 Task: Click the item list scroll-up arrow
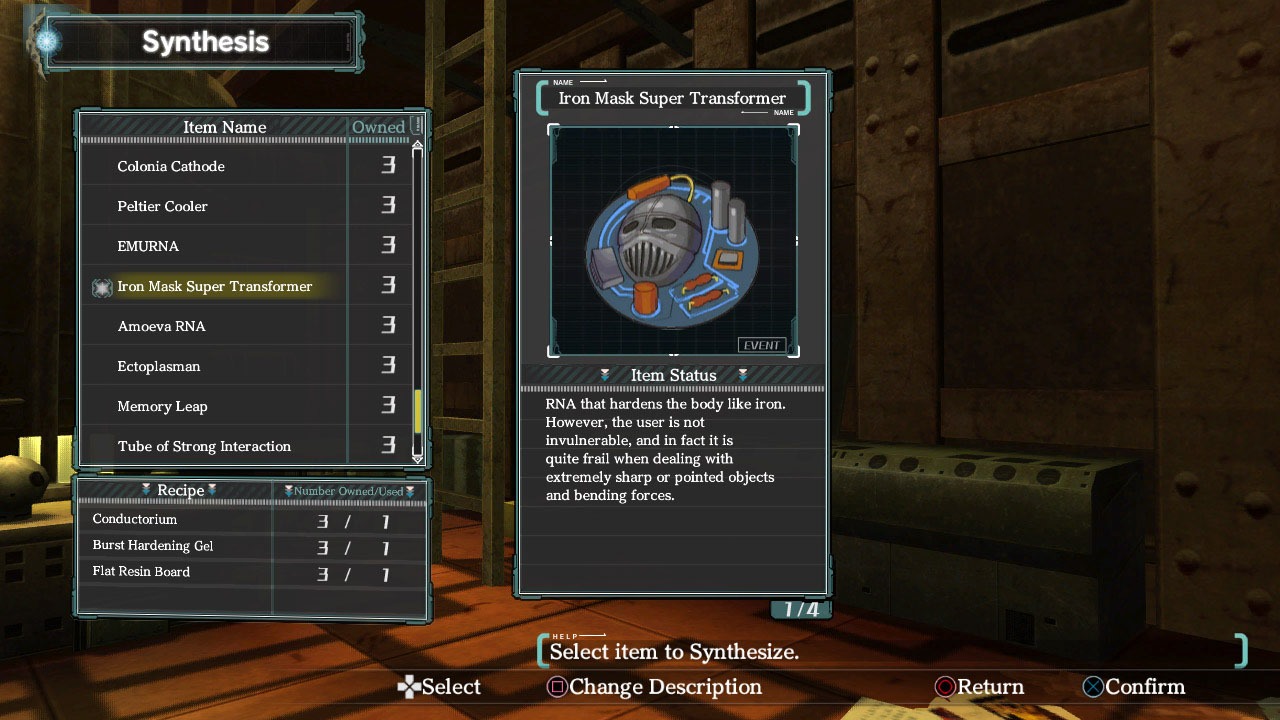click(x=418, y=147)
